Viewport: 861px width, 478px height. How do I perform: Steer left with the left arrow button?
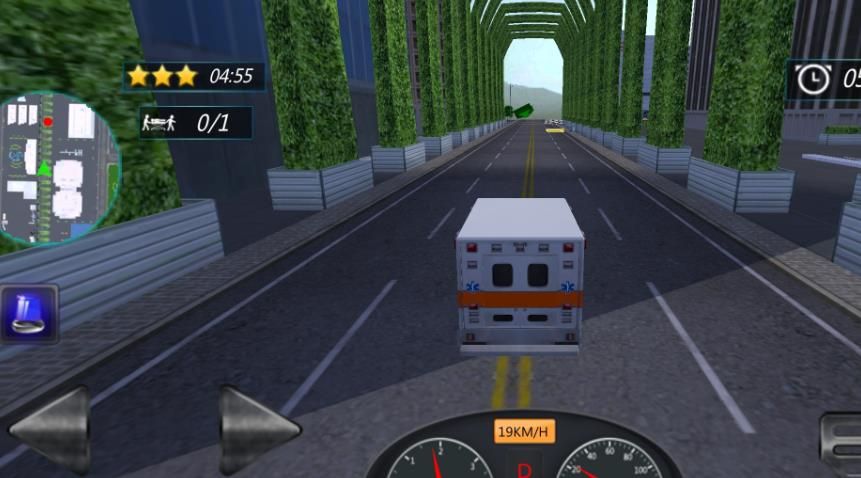50,430
